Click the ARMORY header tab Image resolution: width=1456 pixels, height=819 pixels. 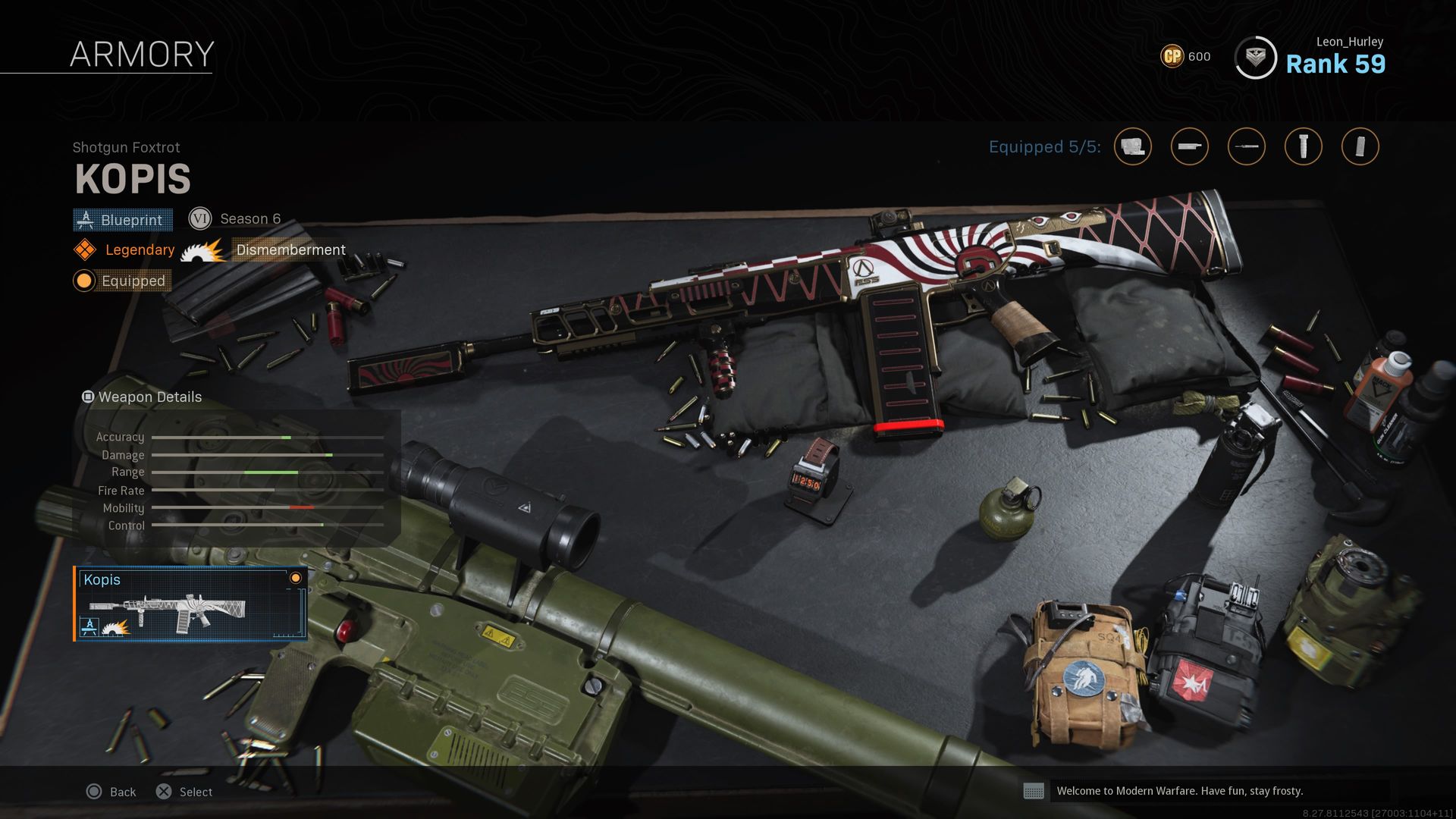[x=142, y=53]
